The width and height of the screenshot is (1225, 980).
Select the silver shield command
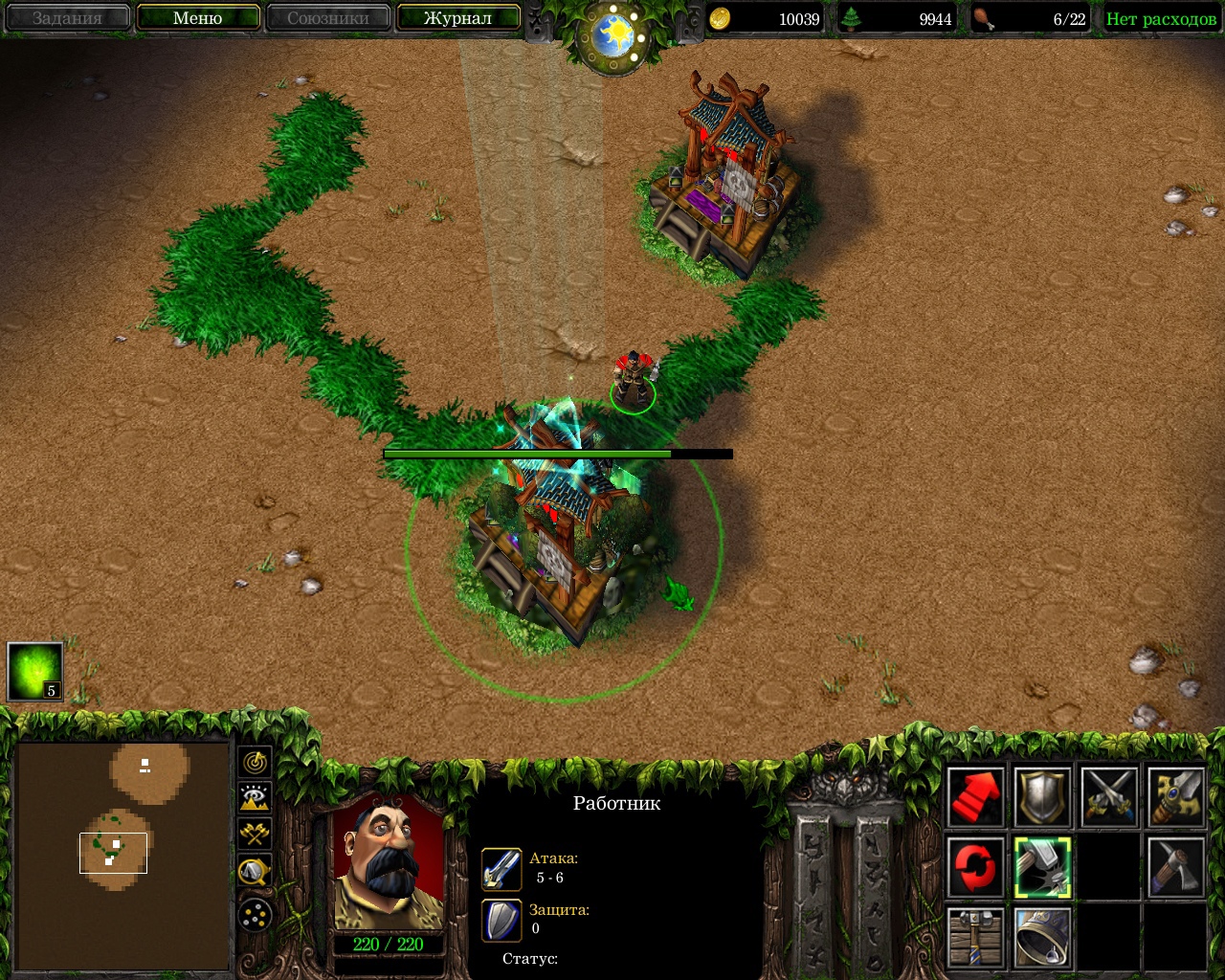click(1042, 796)
